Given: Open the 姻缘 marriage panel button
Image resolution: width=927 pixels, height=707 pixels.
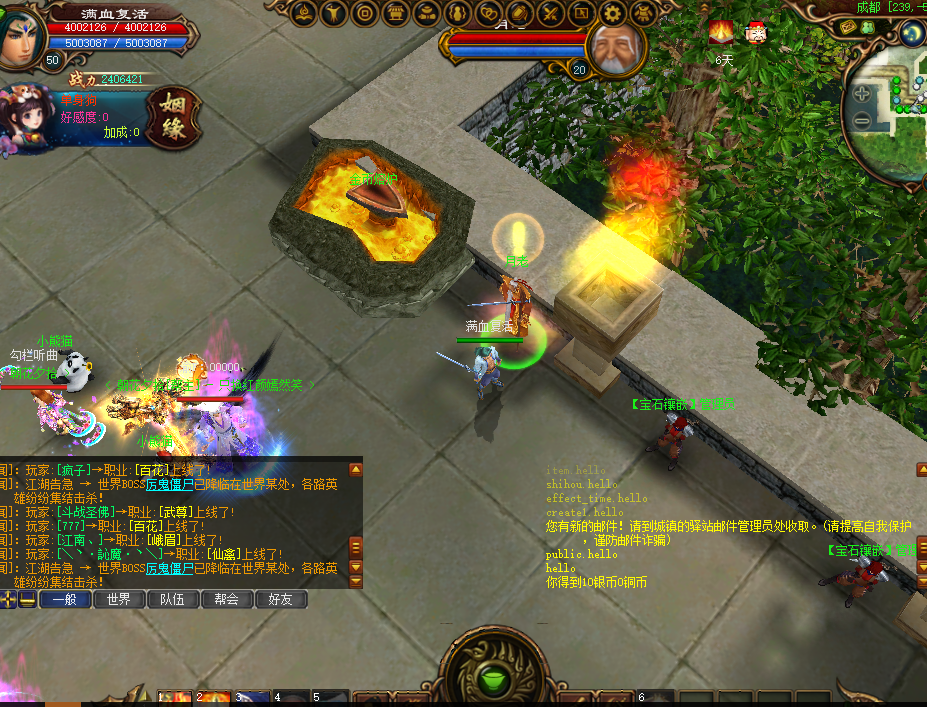Looking at the screenshot, I should click(175, 118).
